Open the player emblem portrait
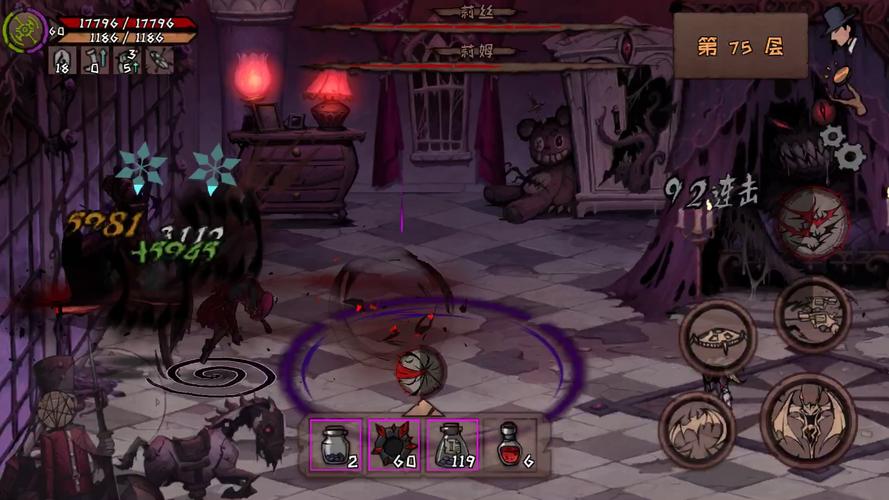Image resolution: width=889 pixels, height=500 pixels. [23, 30]
